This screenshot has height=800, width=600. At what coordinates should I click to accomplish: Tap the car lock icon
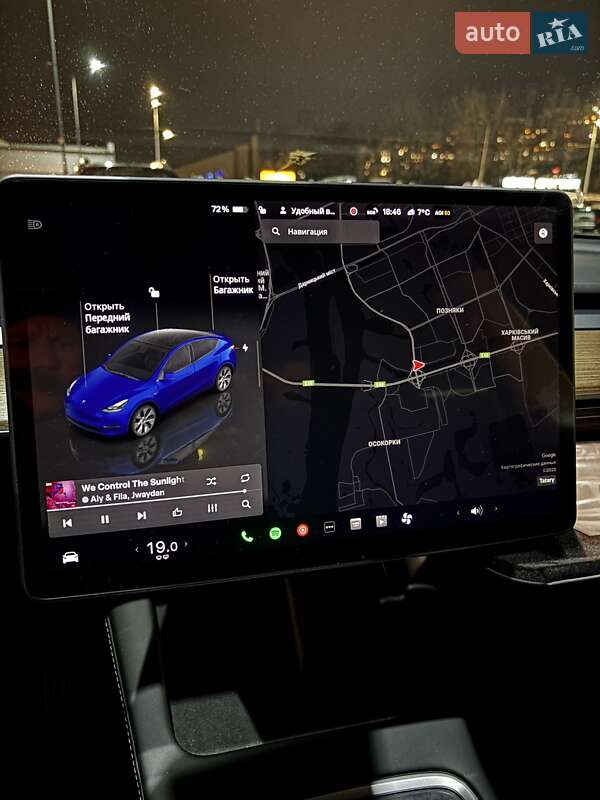point(261,210)
